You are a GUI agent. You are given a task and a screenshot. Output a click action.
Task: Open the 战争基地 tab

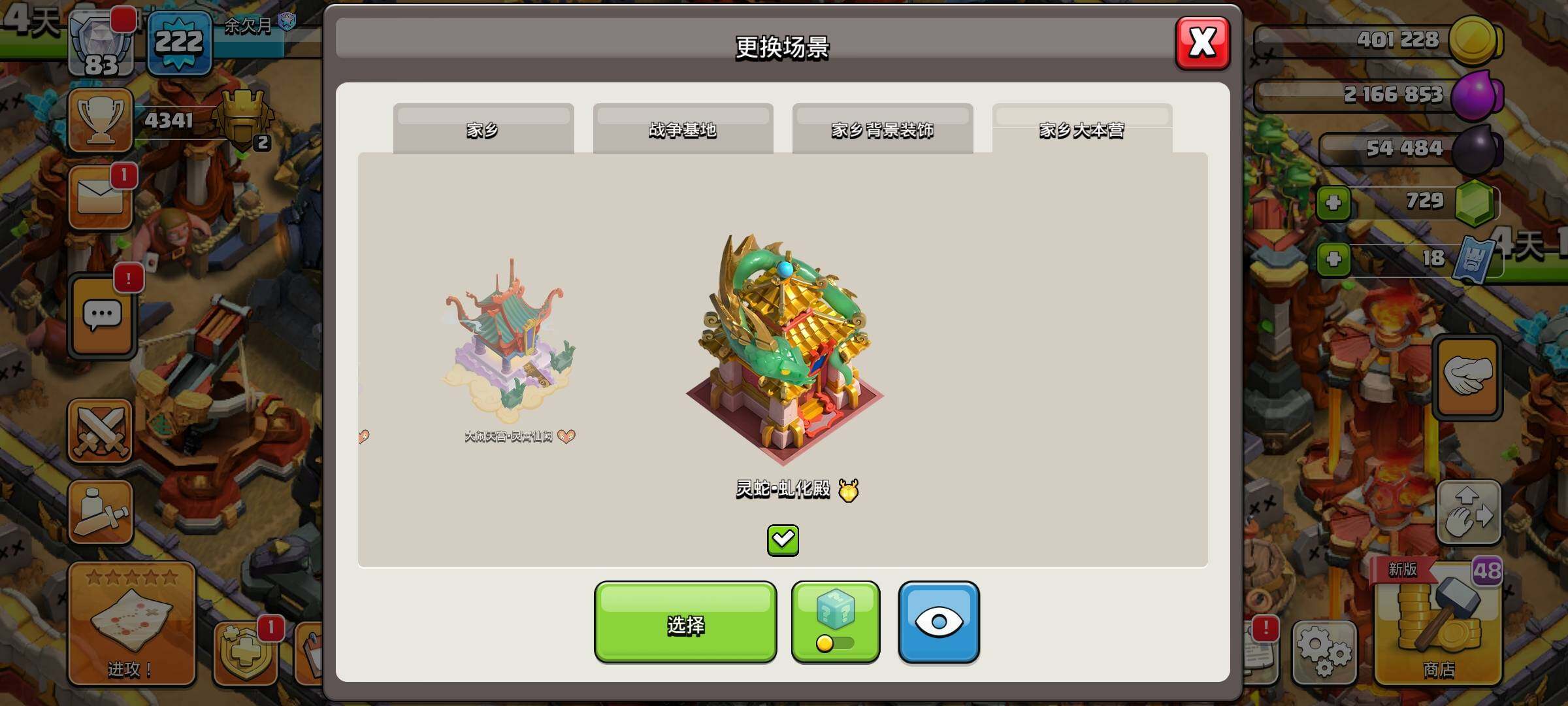pyautogui.click(x=683, y=129)
